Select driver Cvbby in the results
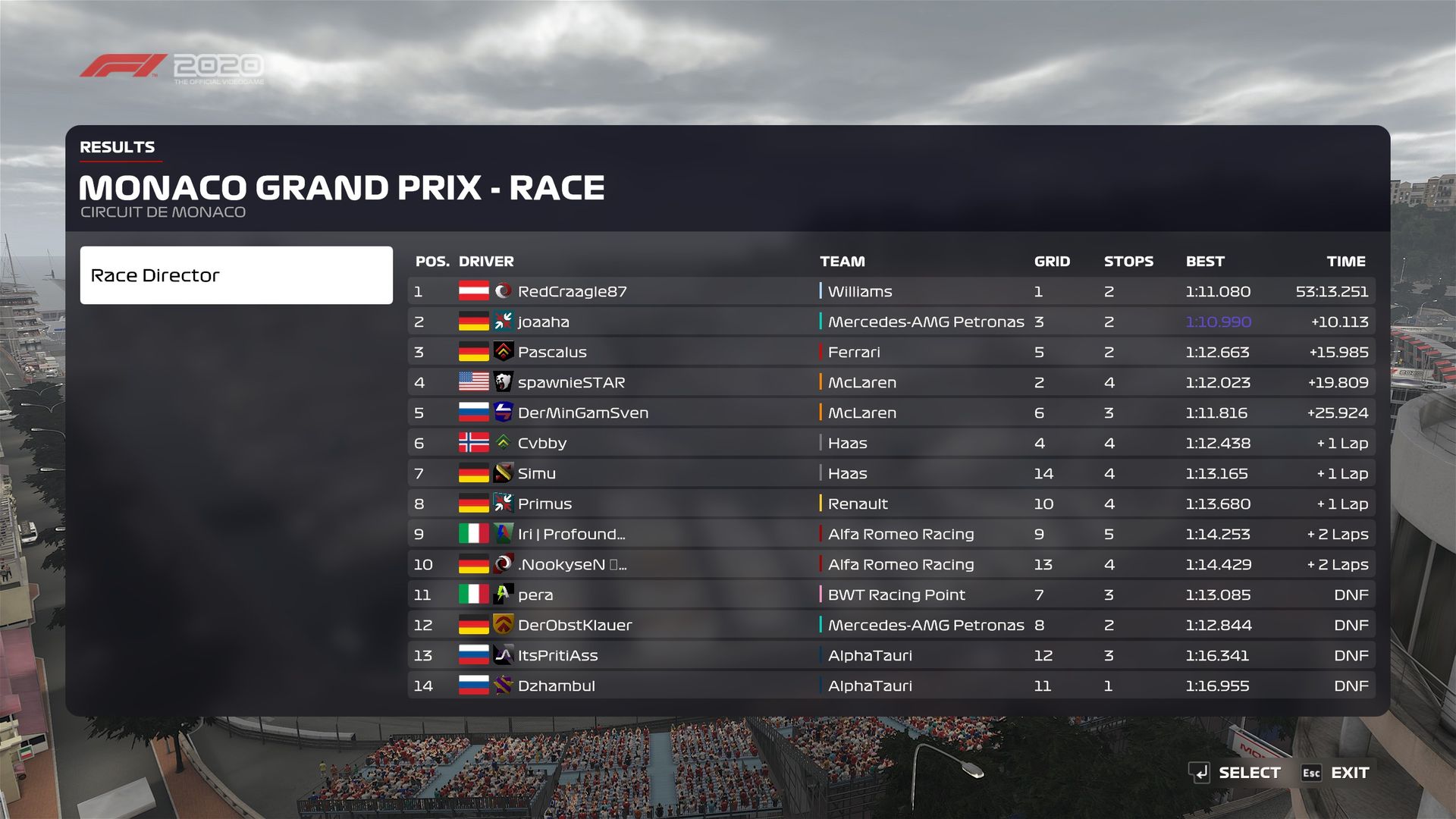The width and height of the screenshot is (1456, 819). (891, 443)
